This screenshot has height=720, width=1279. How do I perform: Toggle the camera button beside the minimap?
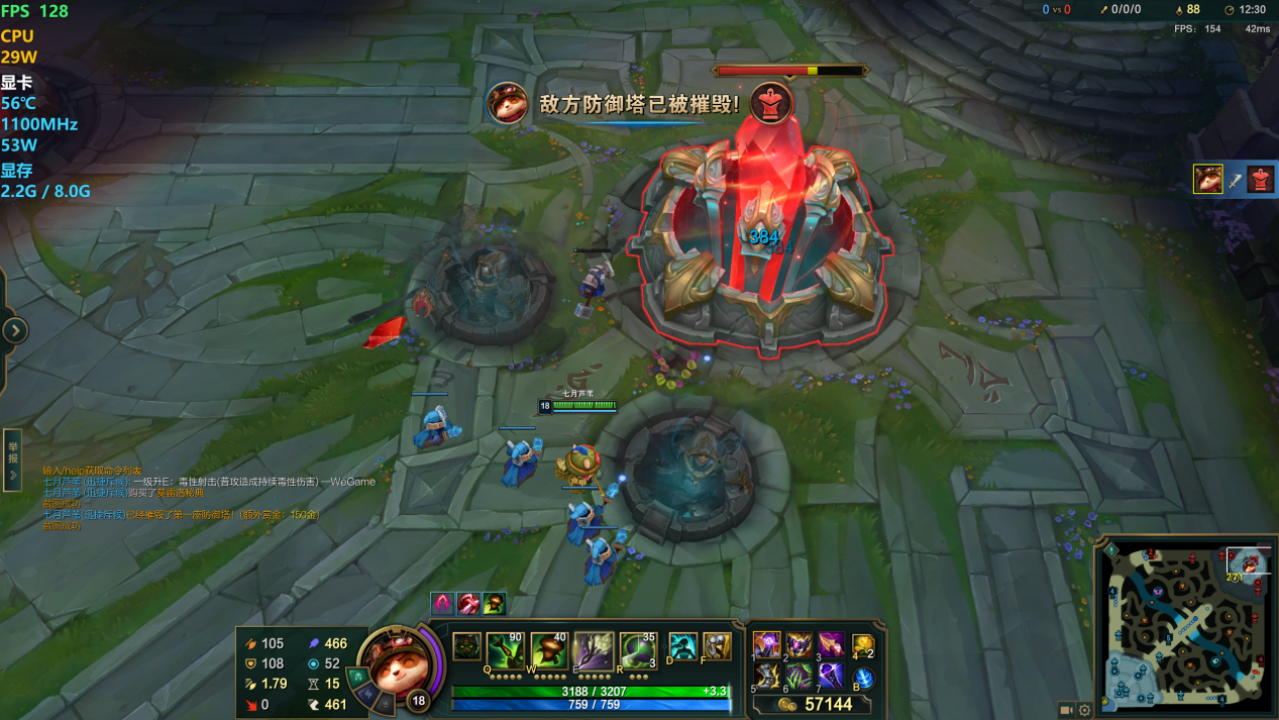tap(1066, 710)
